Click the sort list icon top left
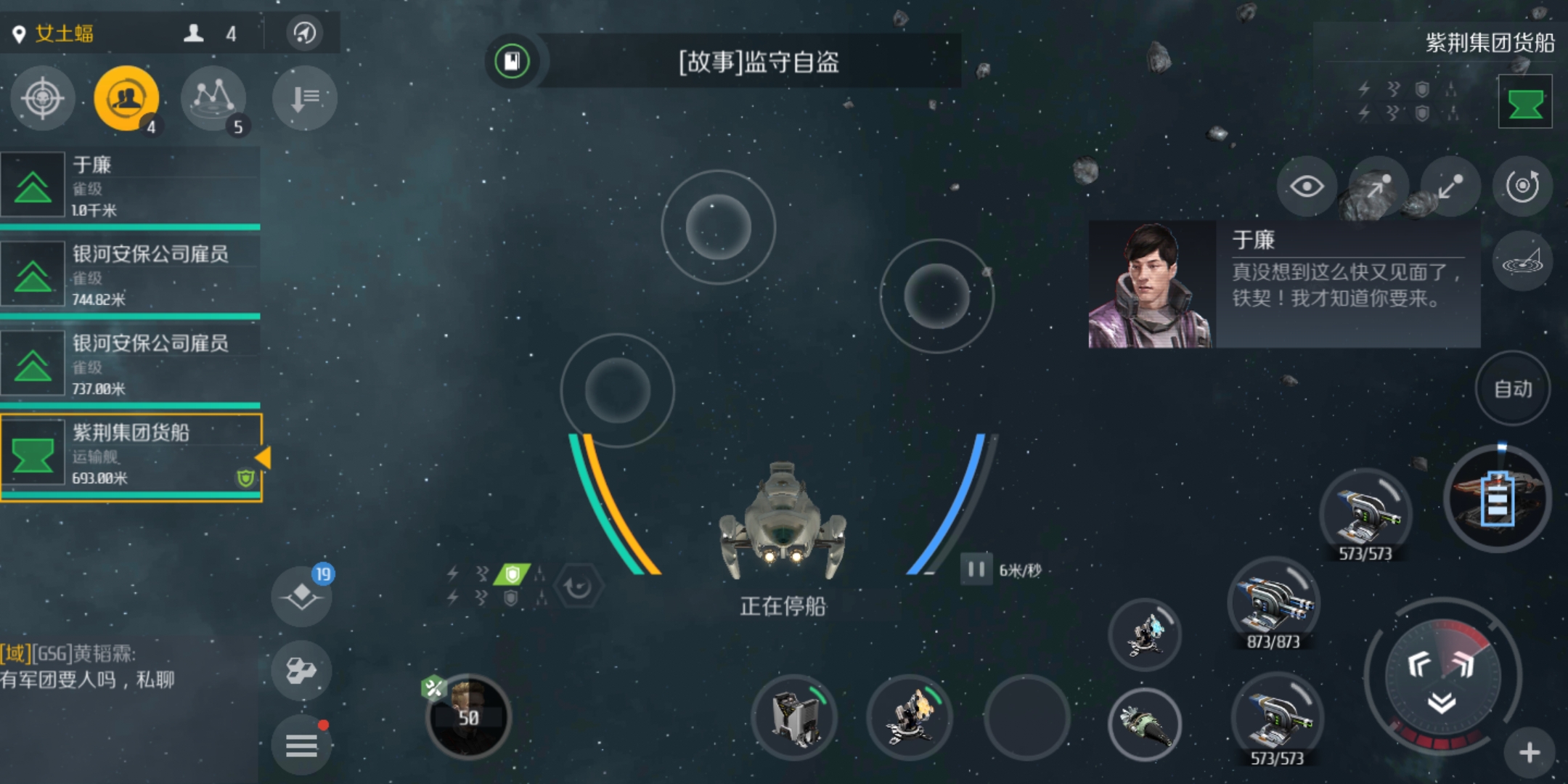This screenshot has width=1568, height=784. click(304, 98)
